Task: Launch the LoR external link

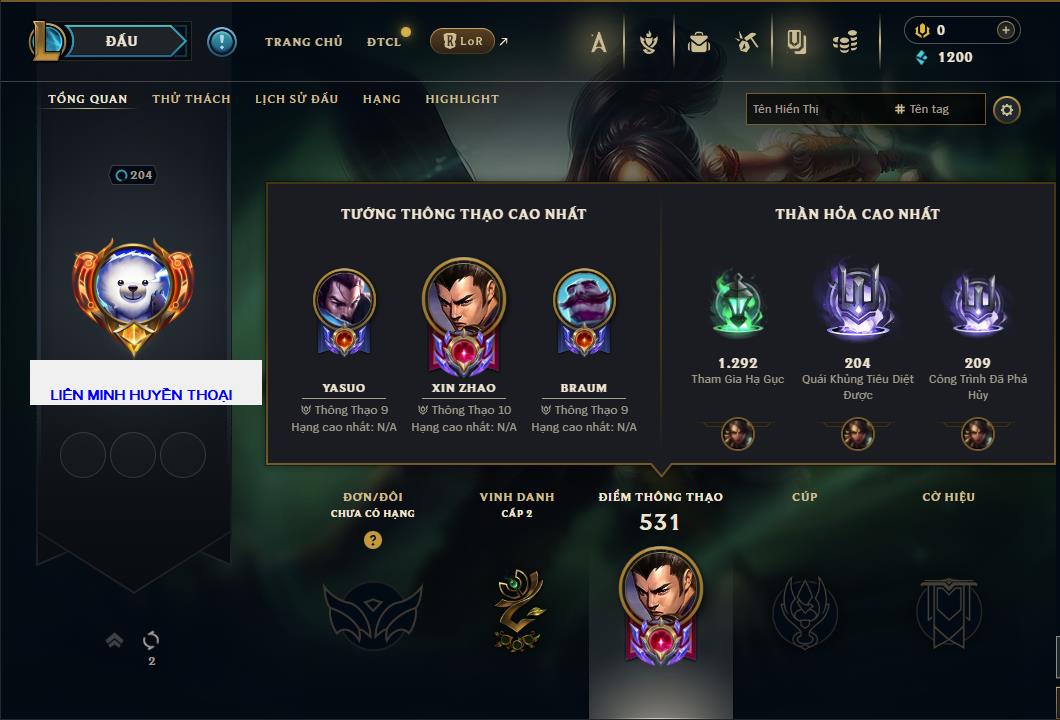Action: point(462,41)
